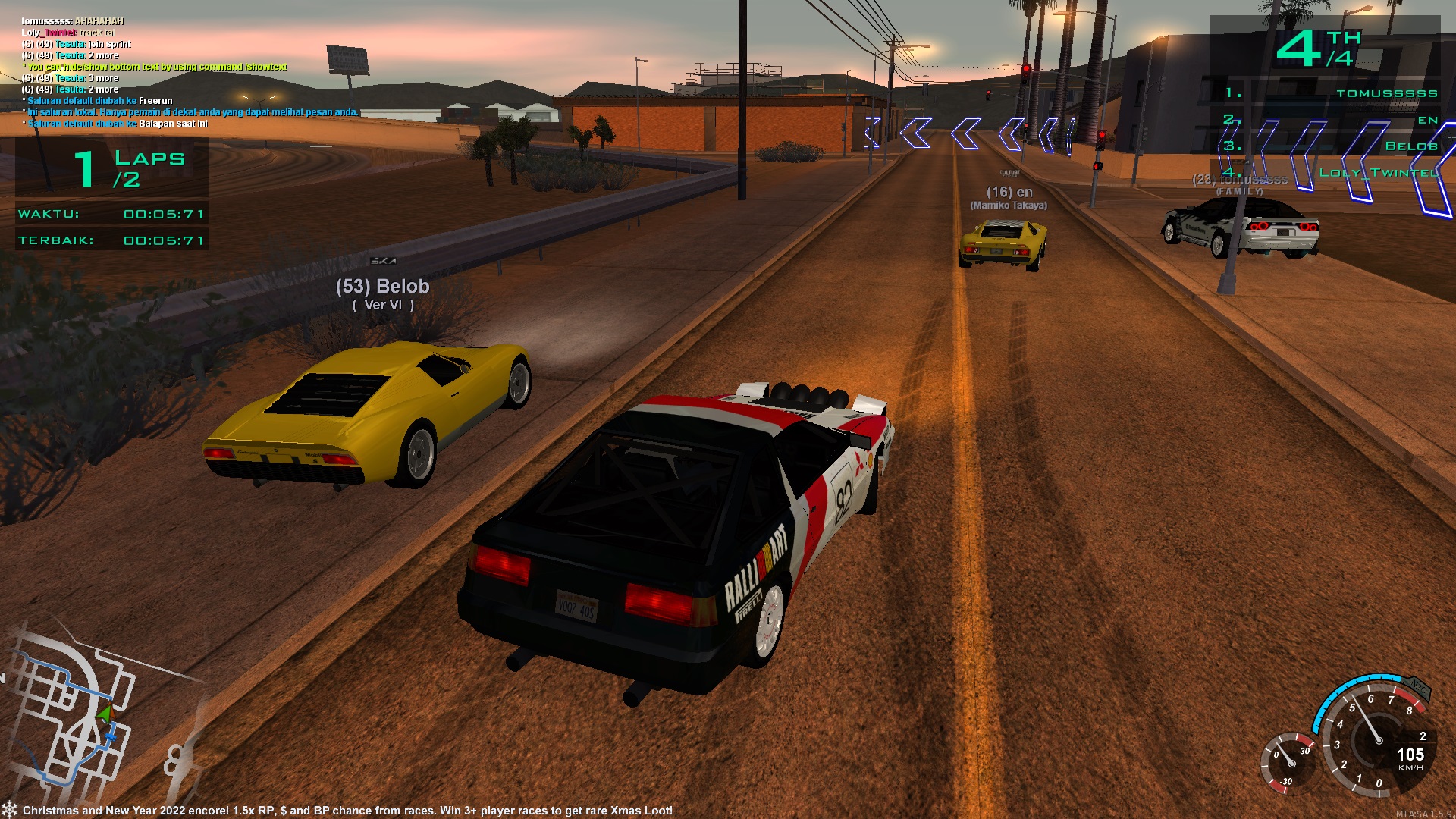Select BELOB row in the standings list

[x=1410, y=146]
